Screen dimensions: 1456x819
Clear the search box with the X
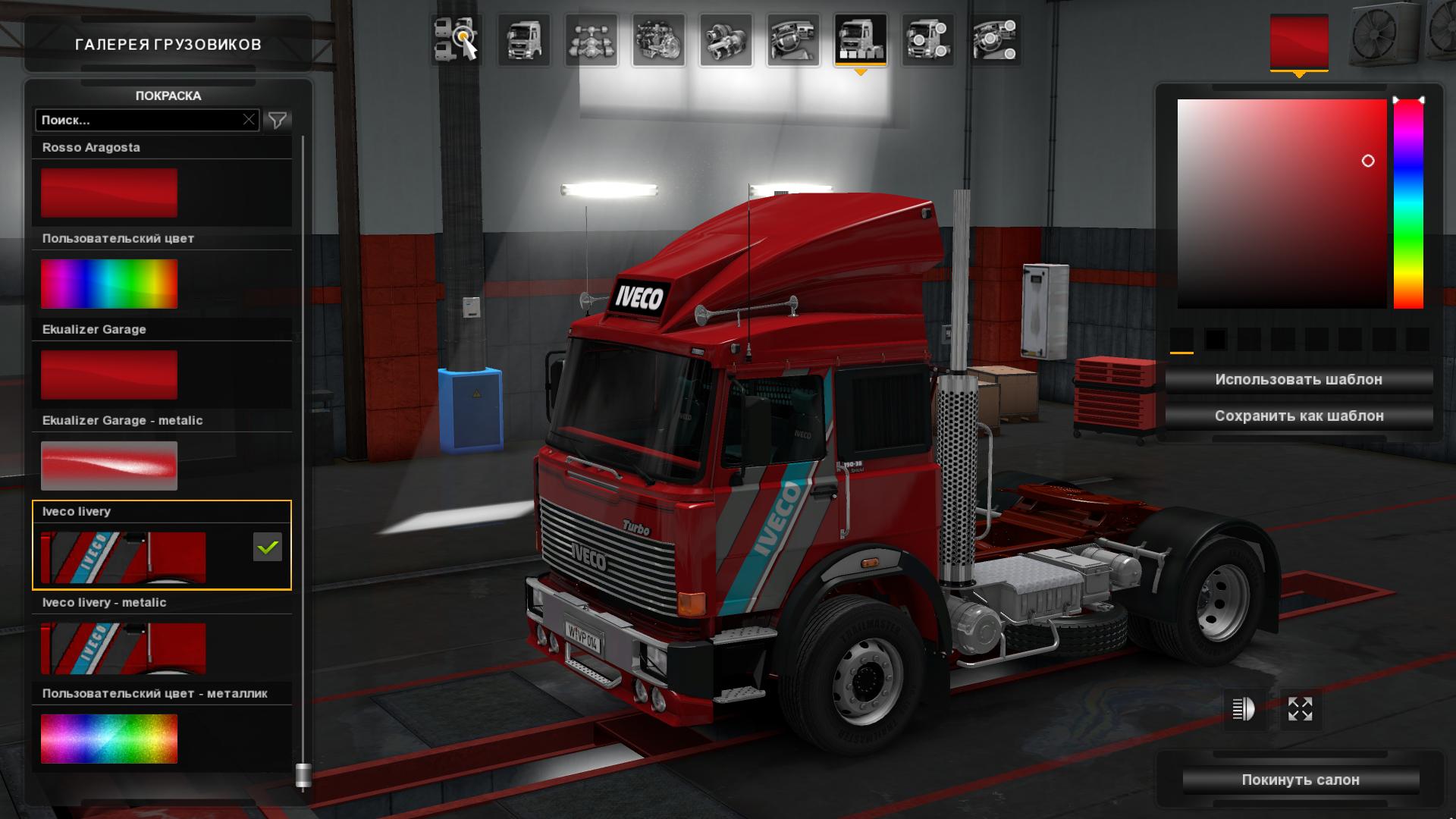point(249,120)
